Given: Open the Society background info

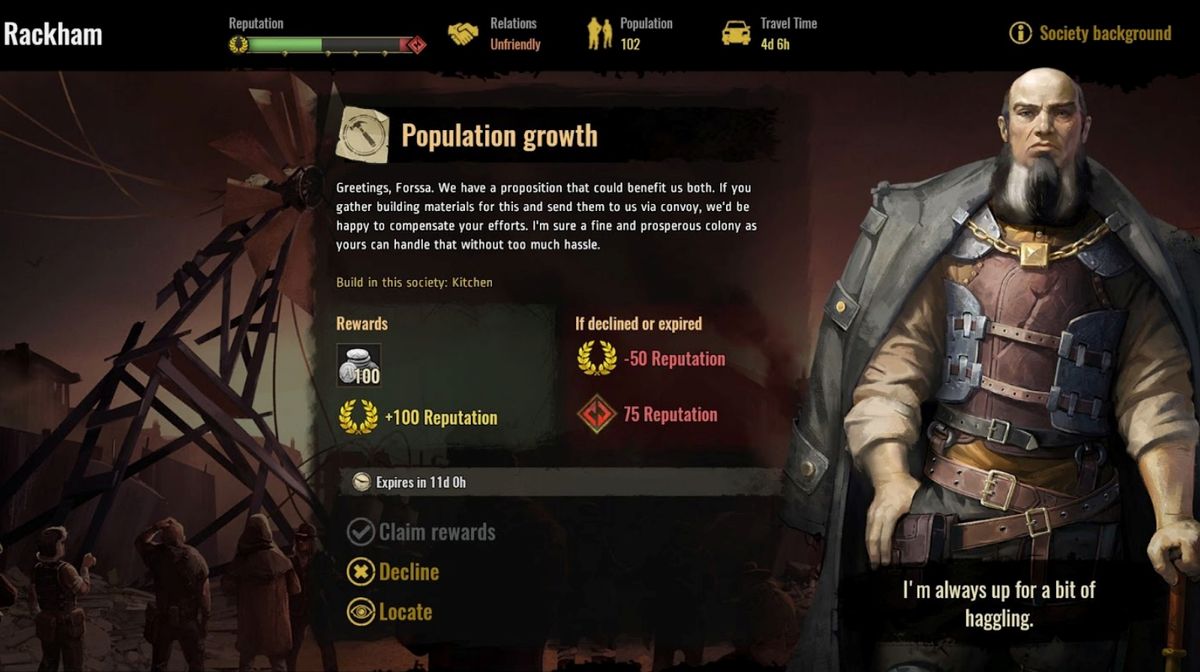Looking at the screenshot, I should (x=1090, y=33).
